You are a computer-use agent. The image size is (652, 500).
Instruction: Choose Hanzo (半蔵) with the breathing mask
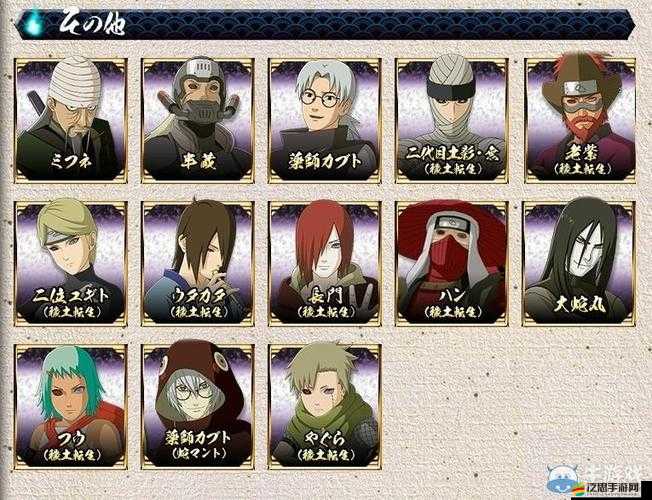tap(198, 120)
